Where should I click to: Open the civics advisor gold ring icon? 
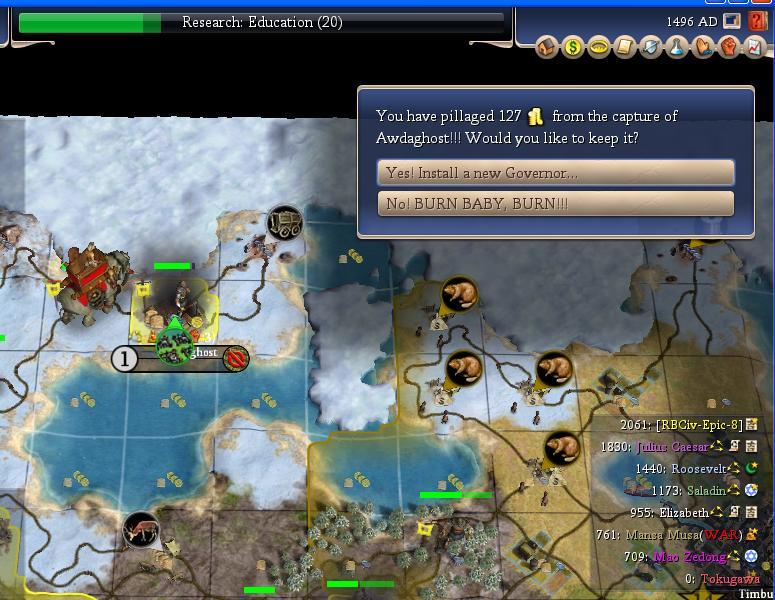[598, 47]
